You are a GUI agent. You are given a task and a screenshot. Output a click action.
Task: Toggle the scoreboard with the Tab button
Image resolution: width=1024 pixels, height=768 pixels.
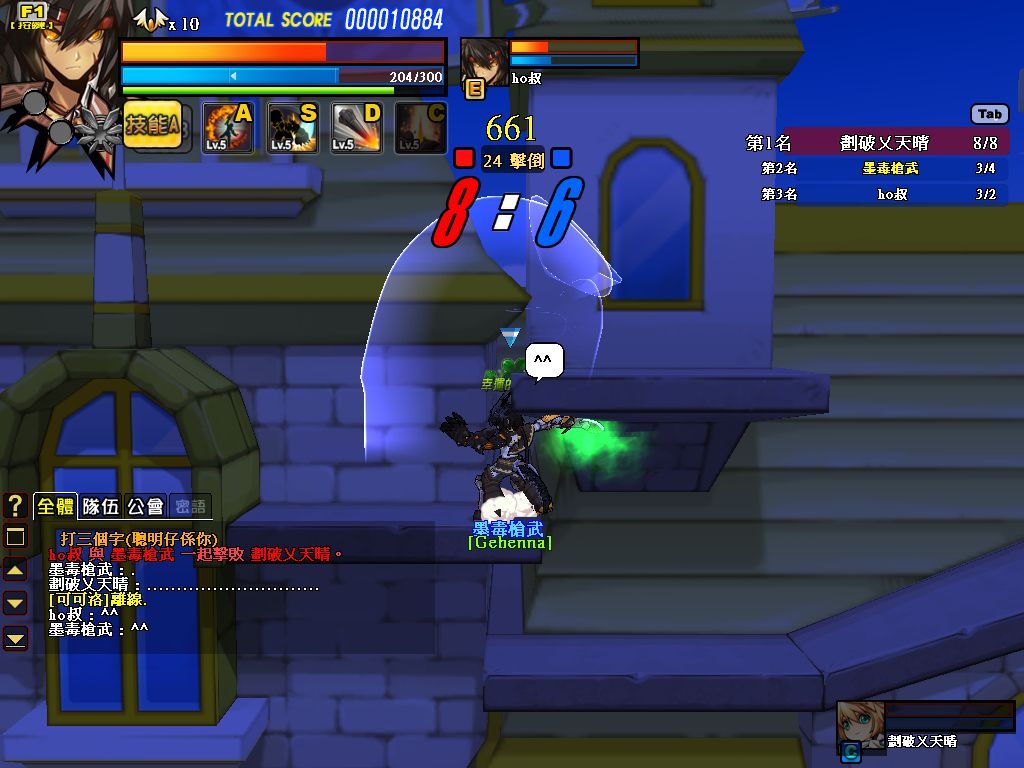(x=989, y=114)
